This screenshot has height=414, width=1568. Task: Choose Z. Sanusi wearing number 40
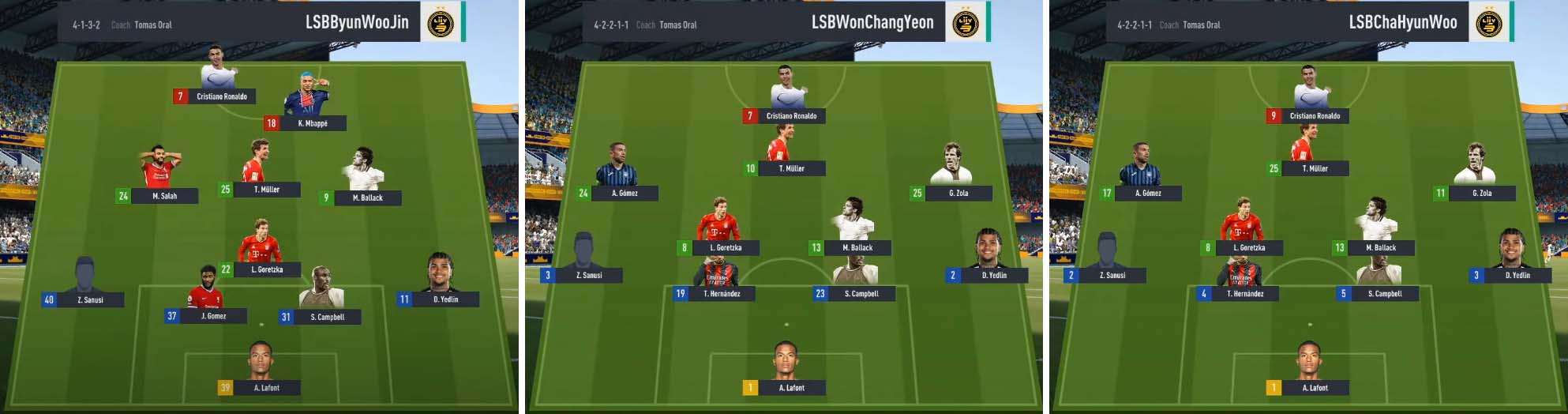(x=83, y=299)
